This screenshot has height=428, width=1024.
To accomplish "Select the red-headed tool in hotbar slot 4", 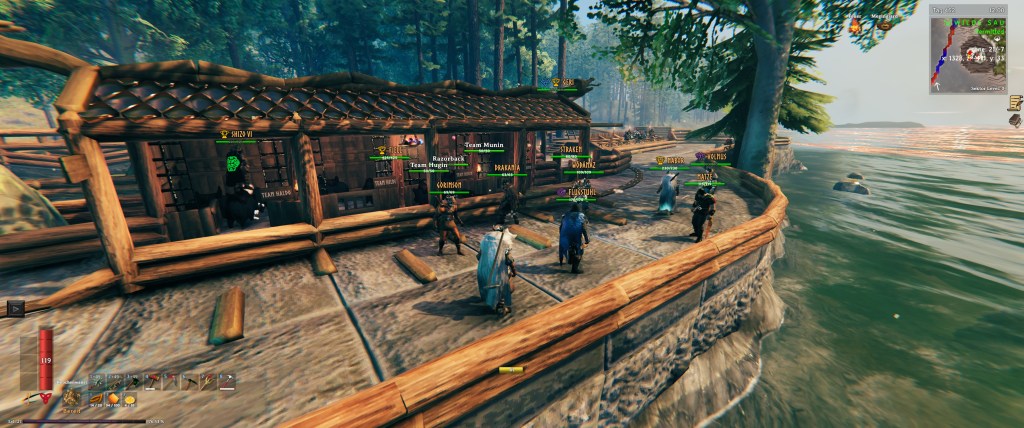I will point(153,381).
